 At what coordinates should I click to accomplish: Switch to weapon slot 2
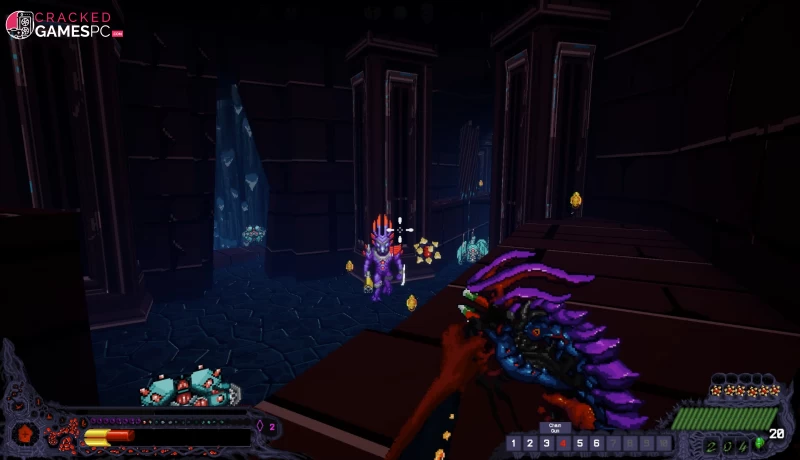click(x=530, y=443)
